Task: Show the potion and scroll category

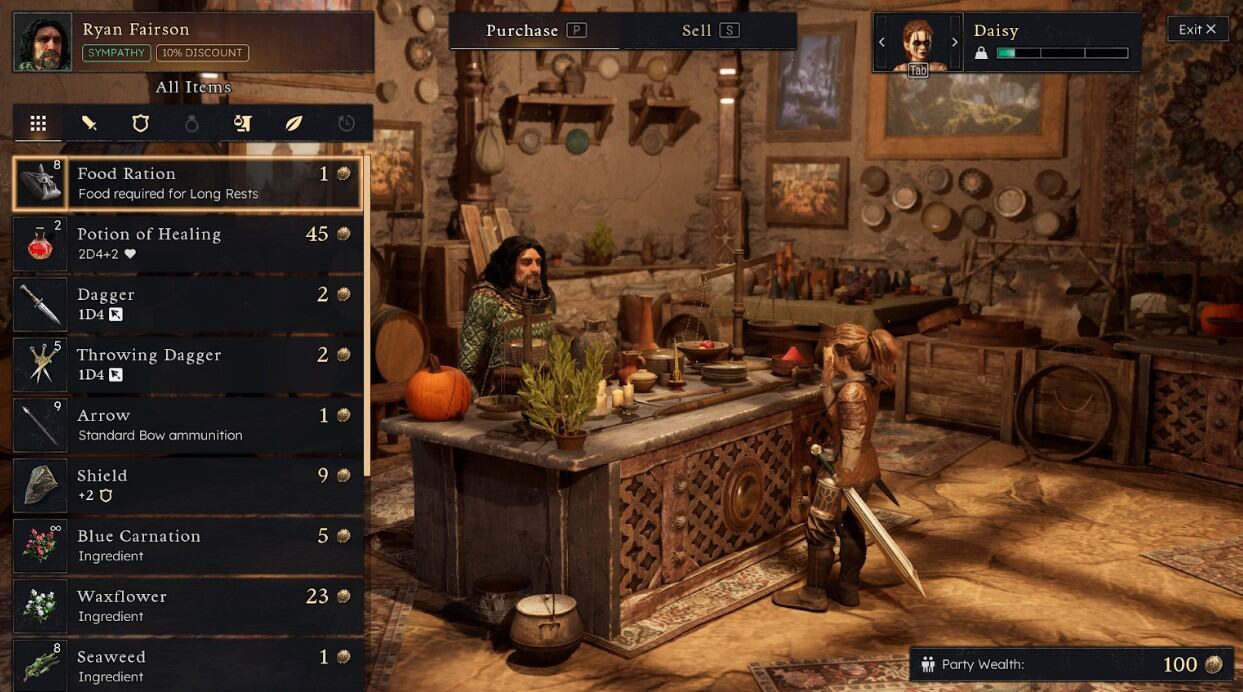Action: point(242,123)
